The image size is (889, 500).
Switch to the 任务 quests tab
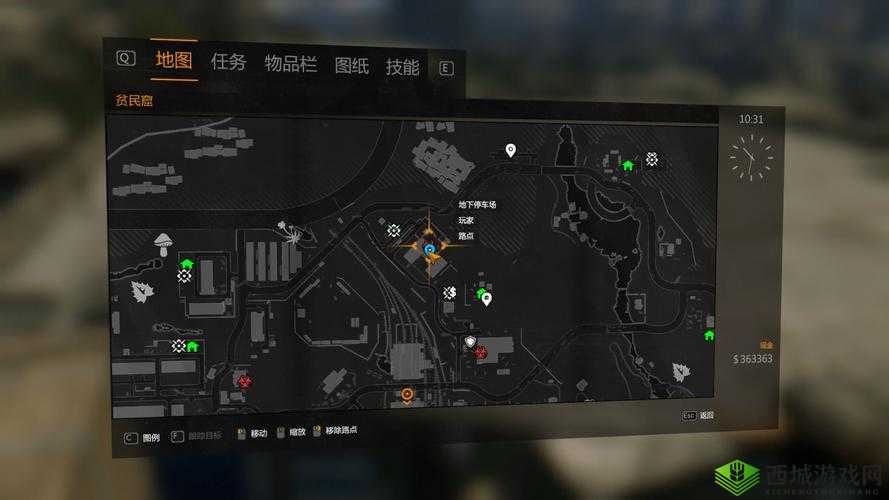click(228, 62)
